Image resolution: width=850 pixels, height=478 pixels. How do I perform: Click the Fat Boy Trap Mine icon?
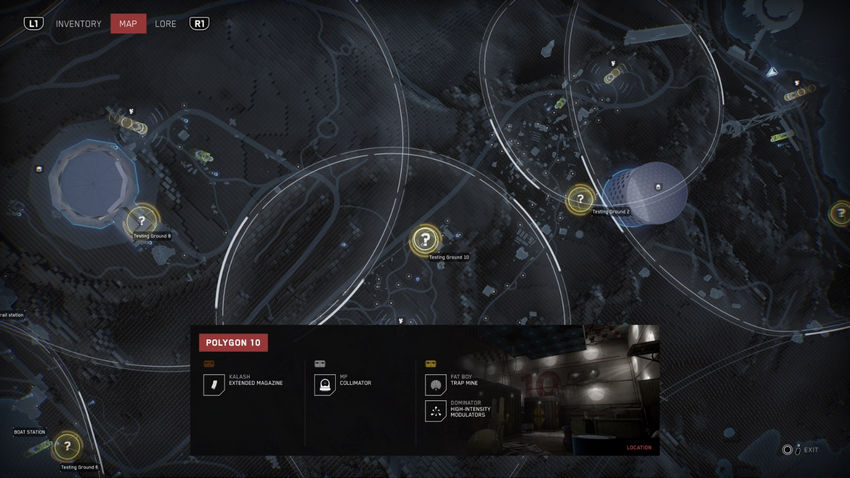(x=435, y=385)
